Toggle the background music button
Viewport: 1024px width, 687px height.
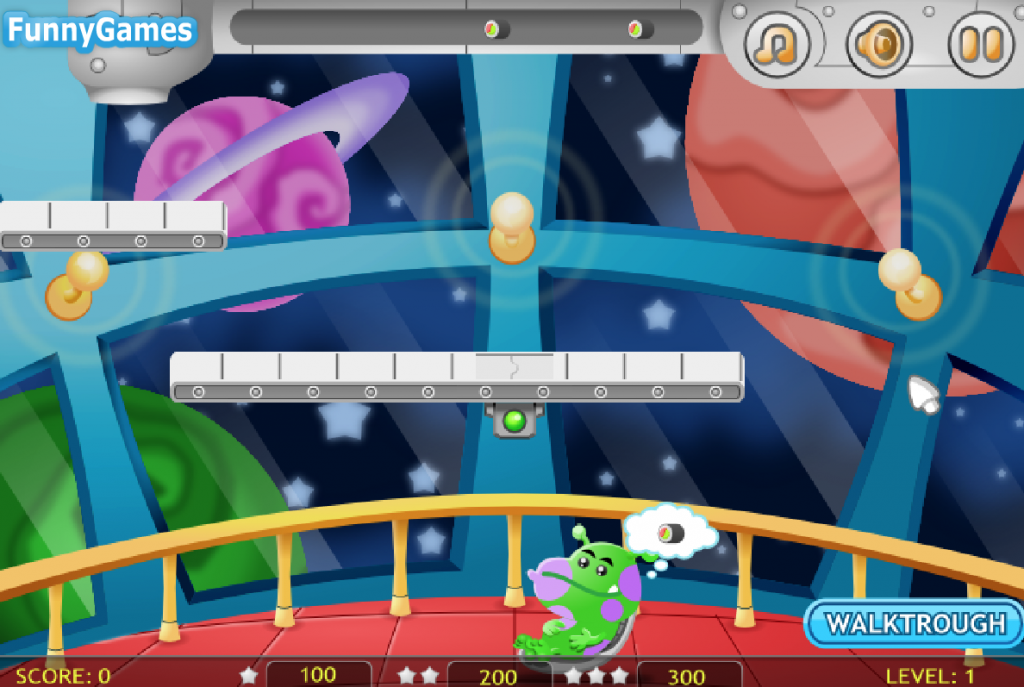pos(776,42)
